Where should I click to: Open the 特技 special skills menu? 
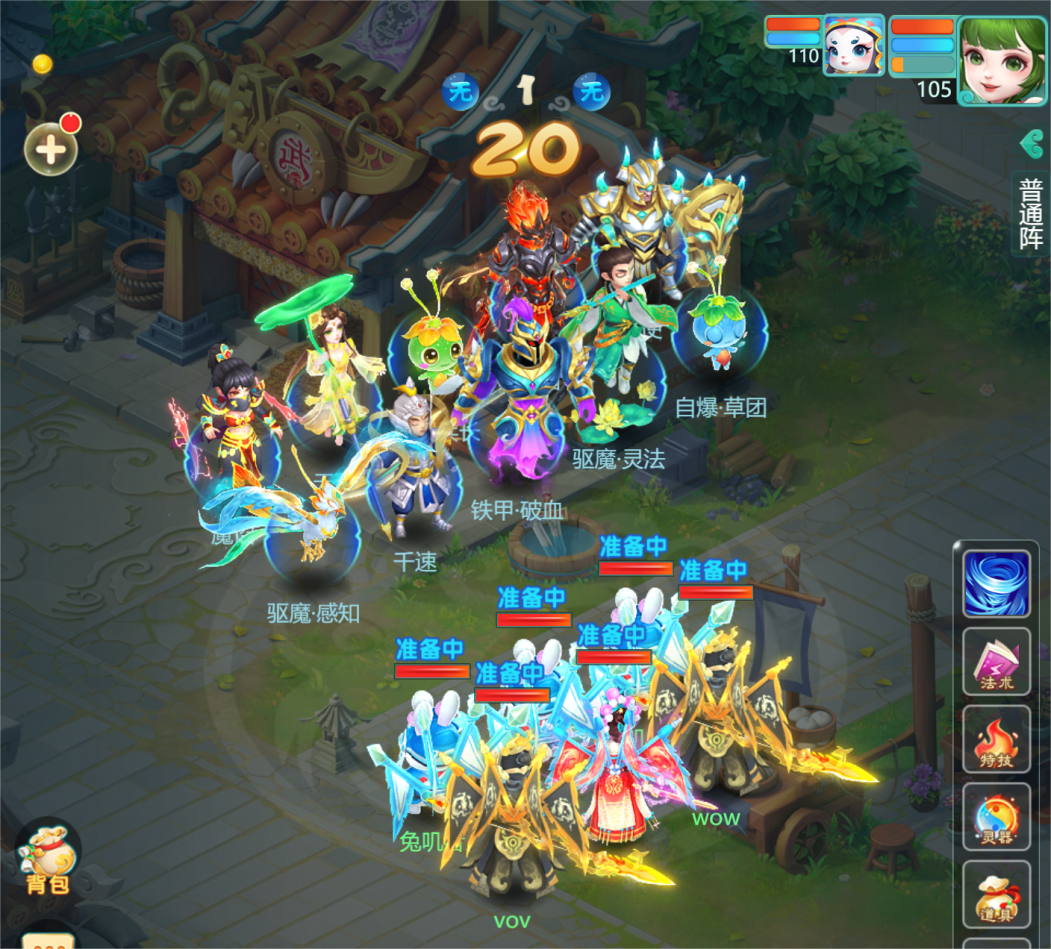[x=996, y=739]
